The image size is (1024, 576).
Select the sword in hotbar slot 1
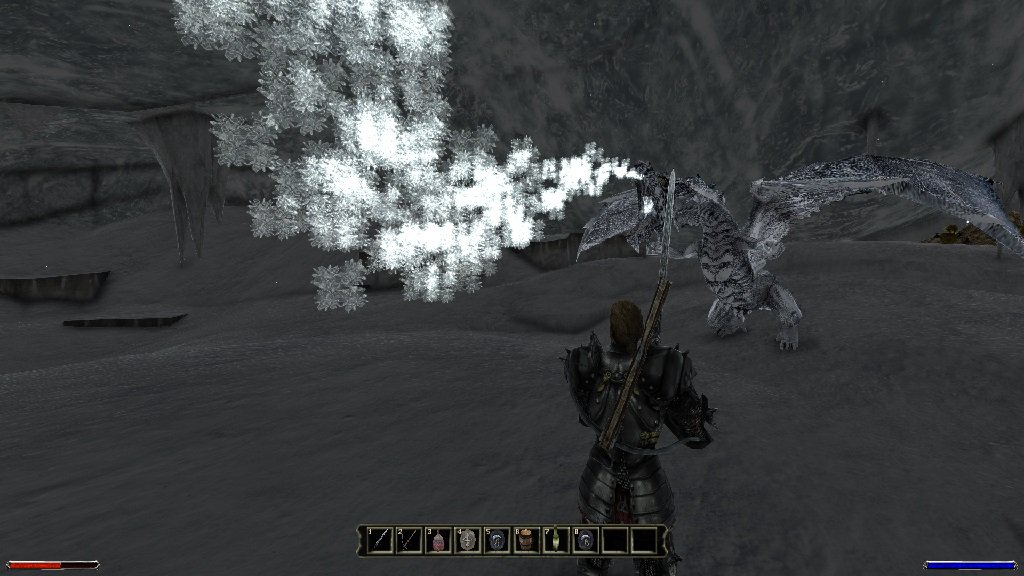click(381, 541)
